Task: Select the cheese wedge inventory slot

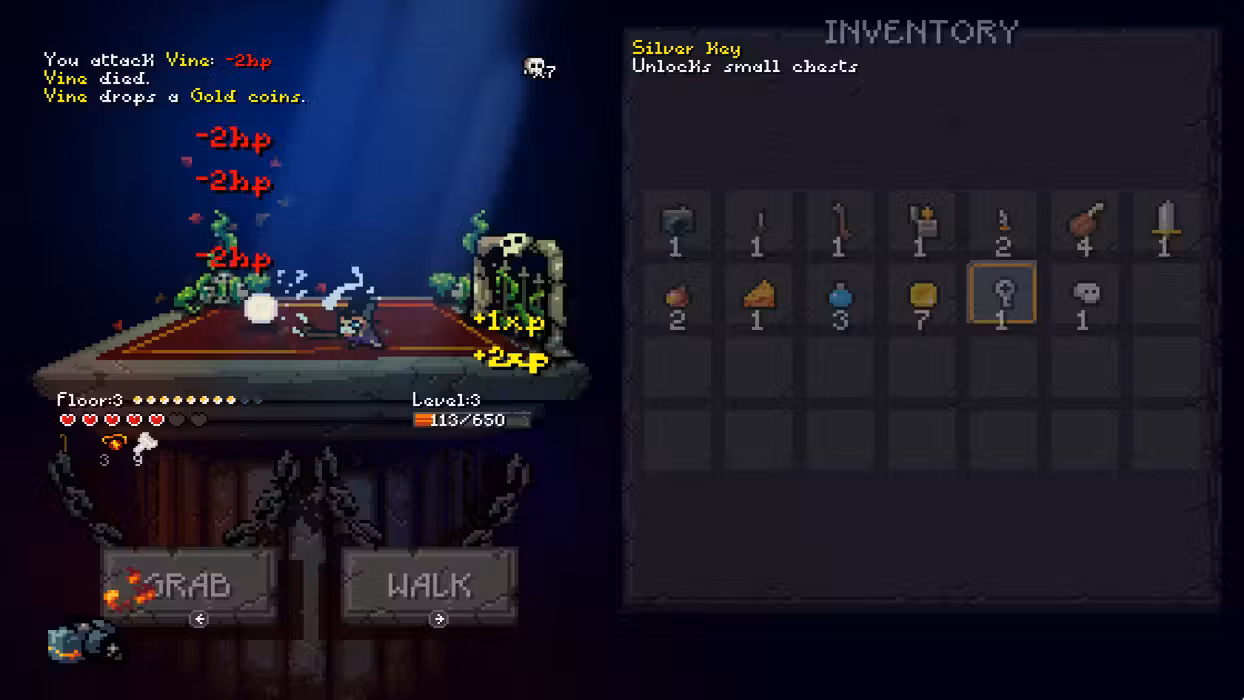Action: click(x=758, y=296)
